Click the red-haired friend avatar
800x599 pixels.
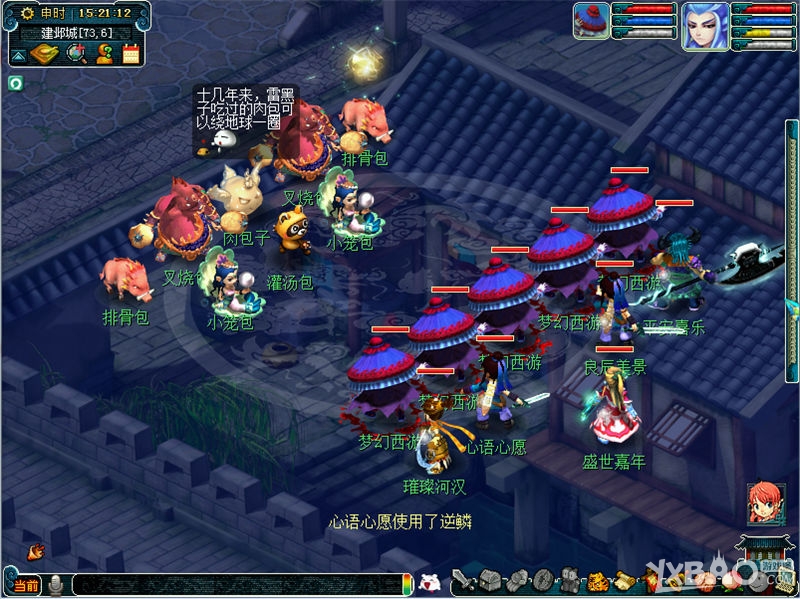tap(765, 504)
